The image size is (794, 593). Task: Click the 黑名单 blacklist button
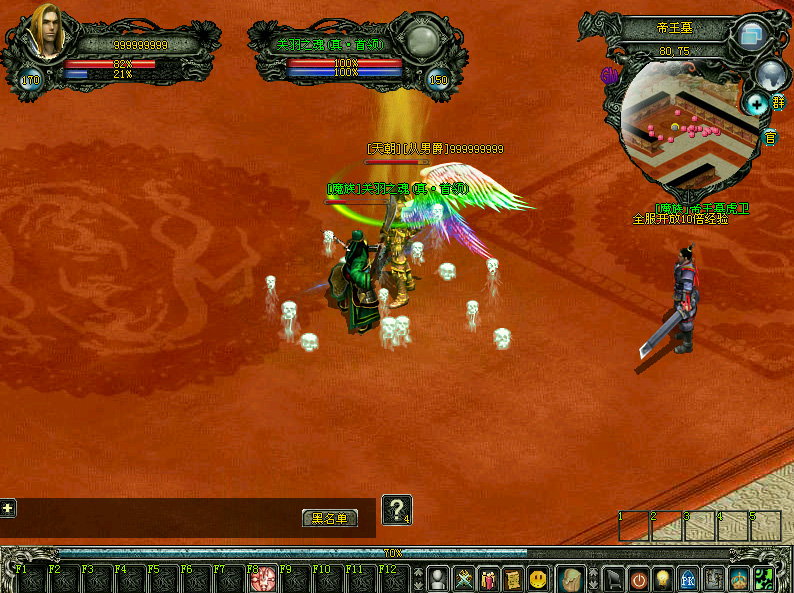330,518
